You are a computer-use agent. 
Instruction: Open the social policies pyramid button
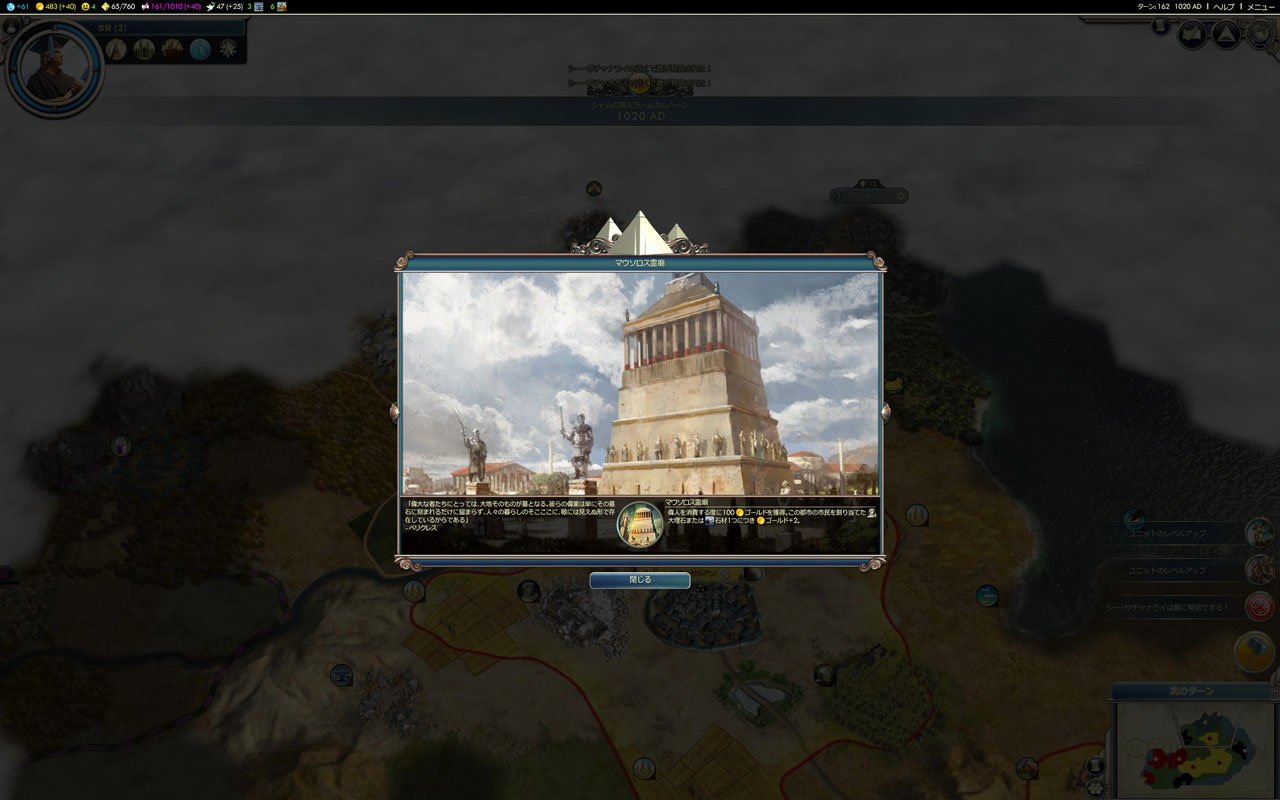coord(1226,35)
